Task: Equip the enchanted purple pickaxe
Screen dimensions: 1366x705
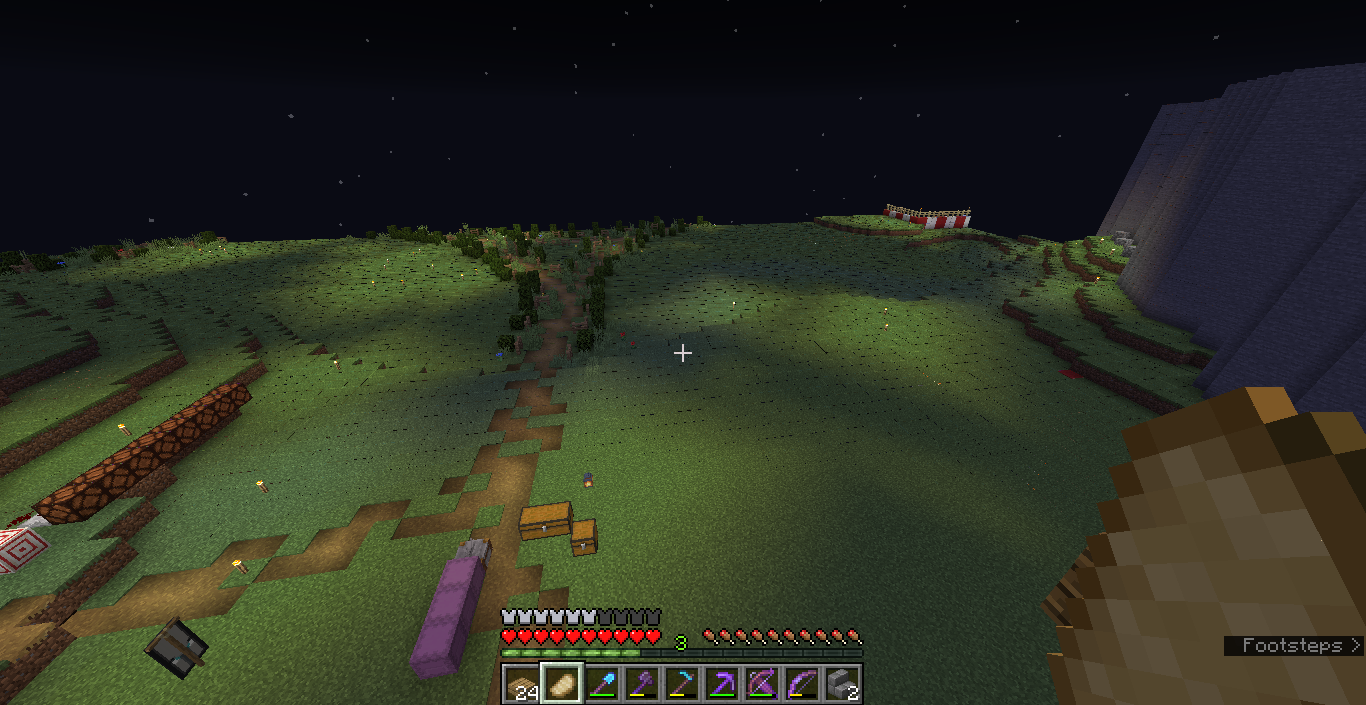Action: 721,684
